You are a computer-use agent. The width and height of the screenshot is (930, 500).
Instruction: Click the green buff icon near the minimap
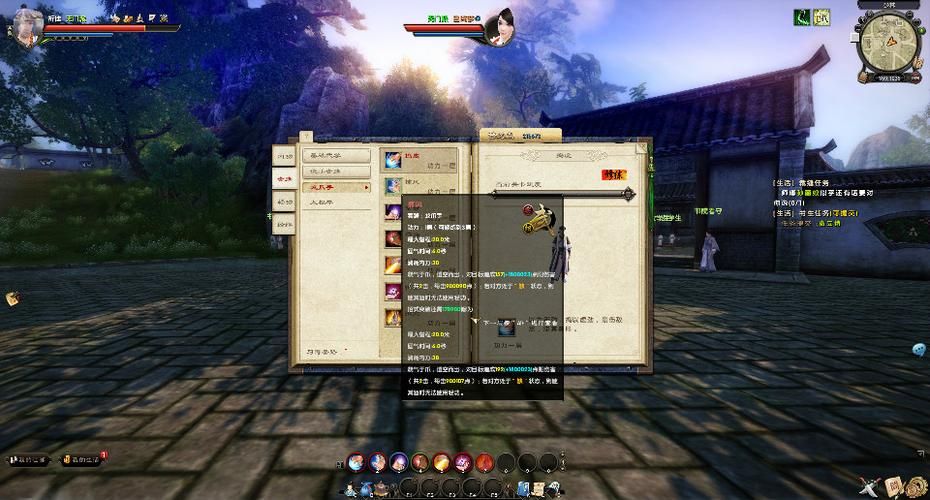tap(801, 16)
